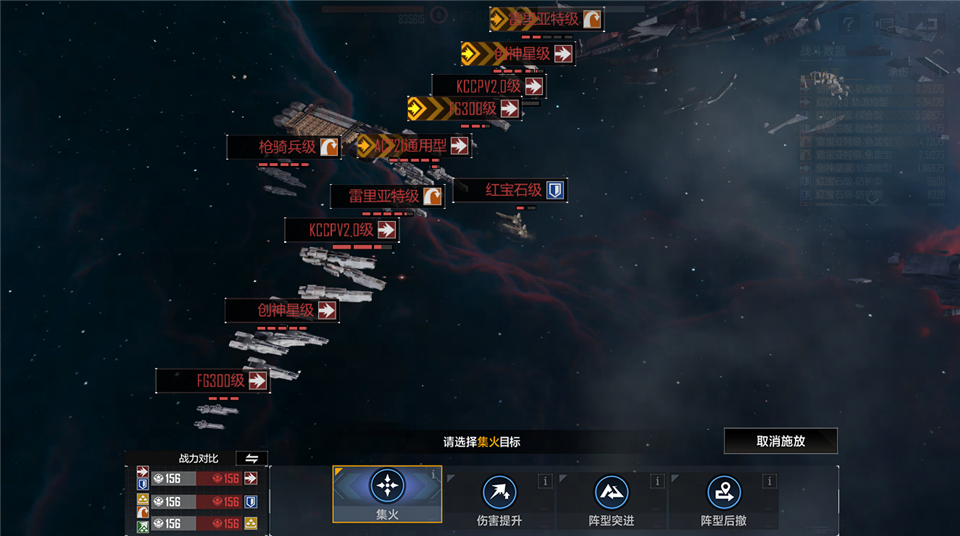Choose the 阵型突进 formation advance skill
Image resolution: width=960 pixels, height=536 pixels.
(611, 497)
